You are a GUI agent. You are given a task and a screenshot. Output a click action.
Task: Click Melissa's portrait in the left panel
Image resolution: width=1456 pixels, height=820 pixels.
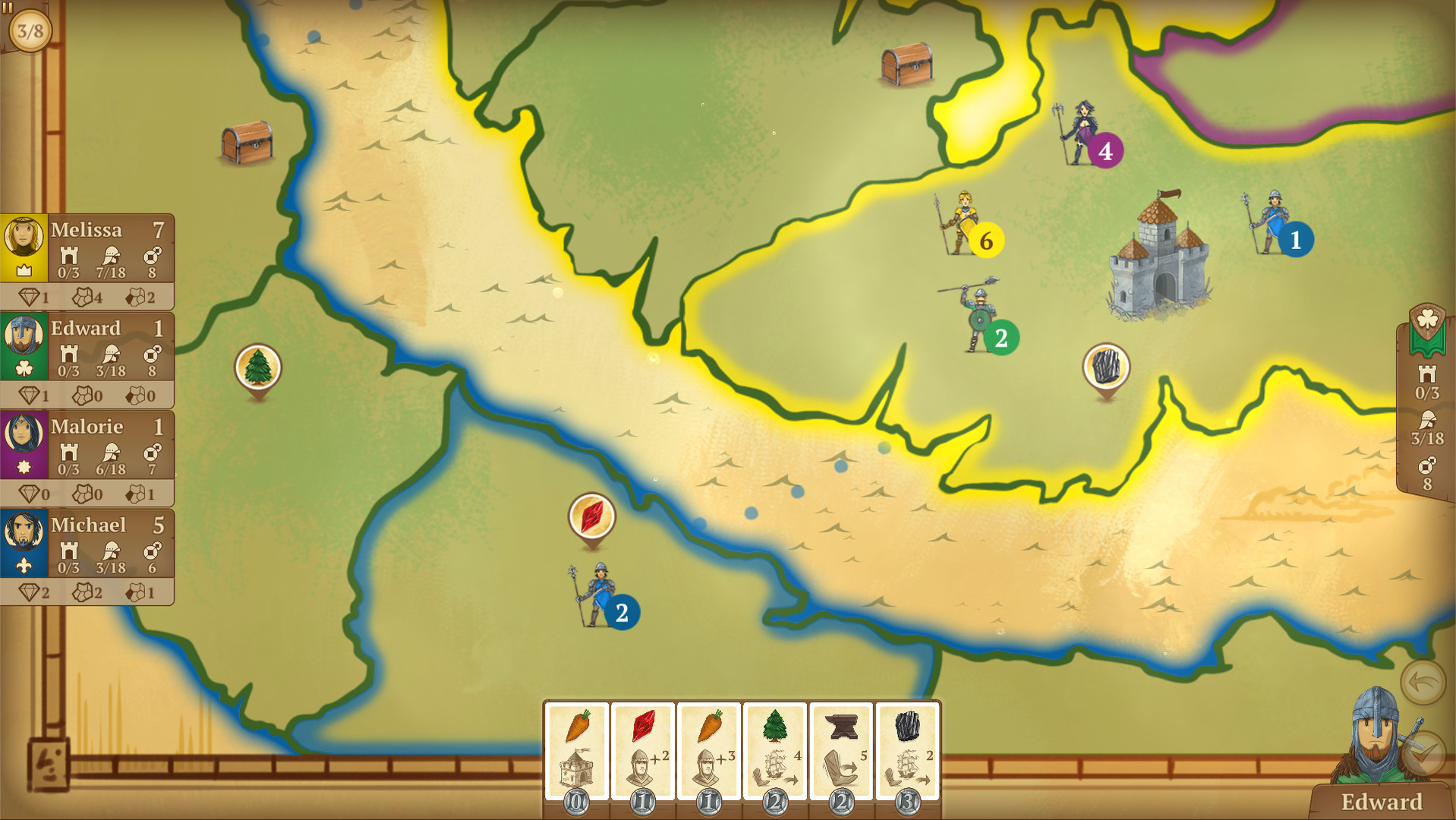(24, 235)
